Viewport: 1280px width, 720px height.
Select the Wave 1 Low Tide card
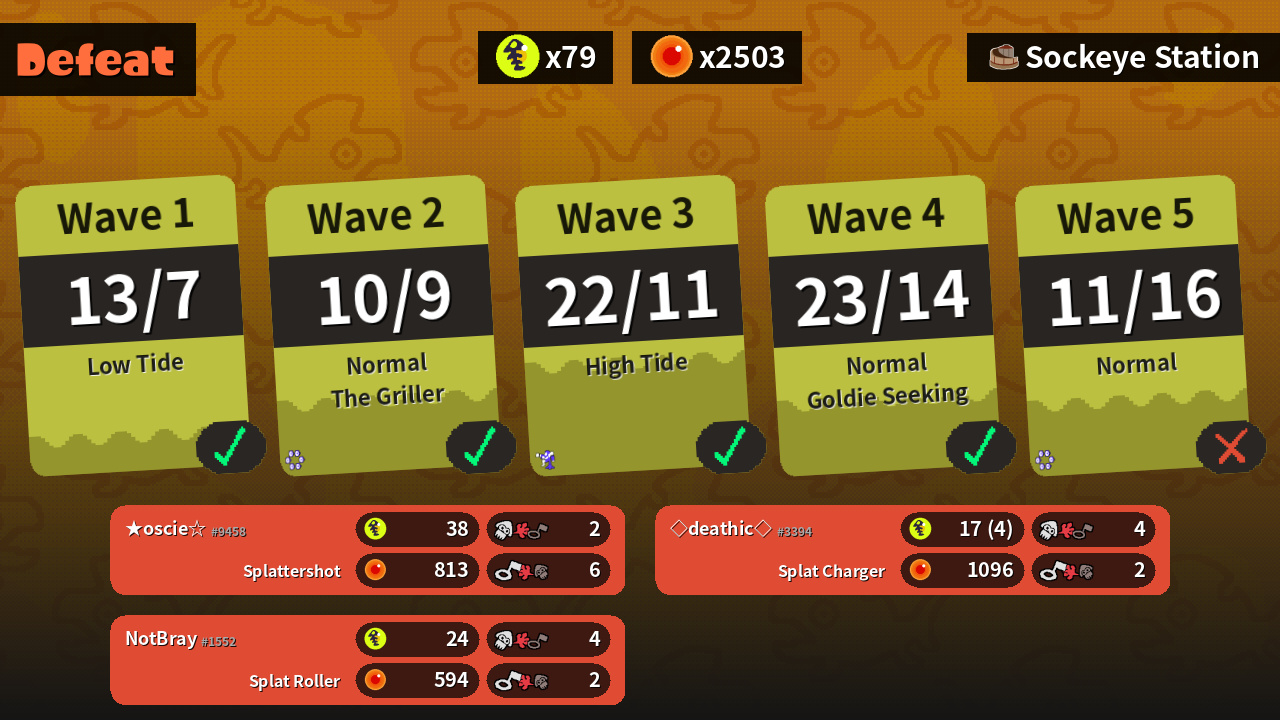point(132,325)
